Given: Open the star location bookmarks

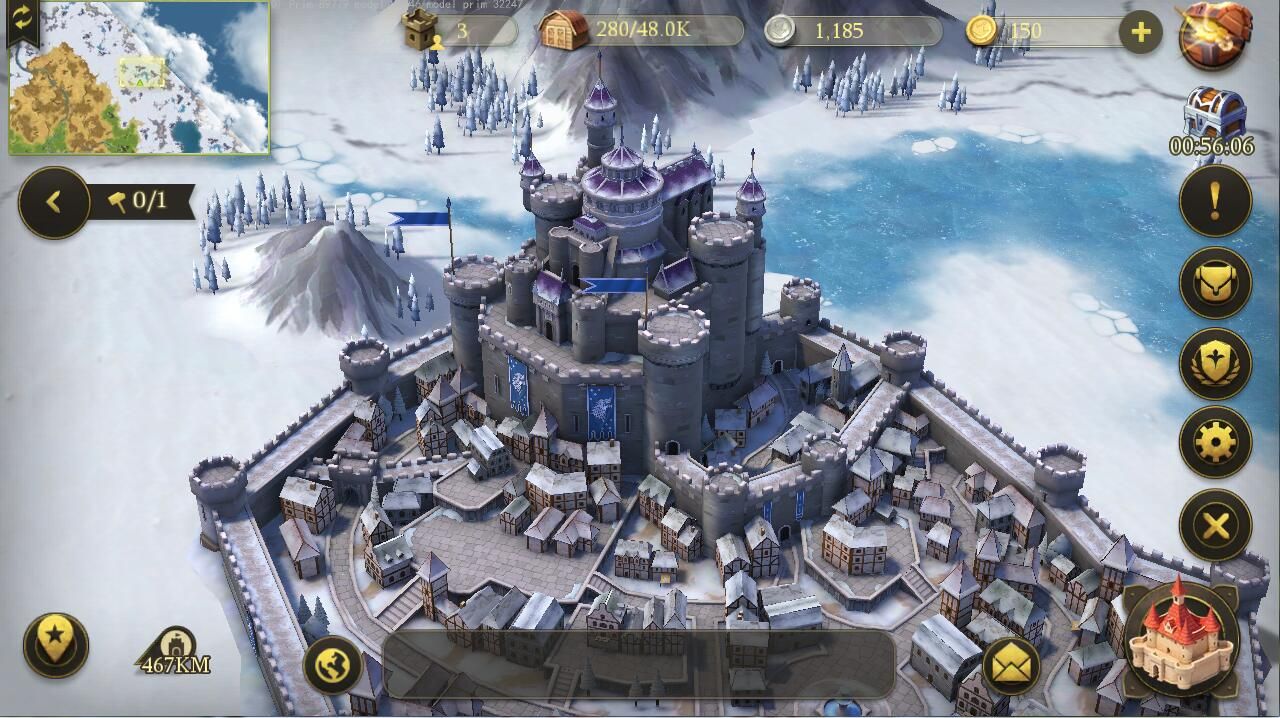Looking at the screenshot, I should pos(56,643).
